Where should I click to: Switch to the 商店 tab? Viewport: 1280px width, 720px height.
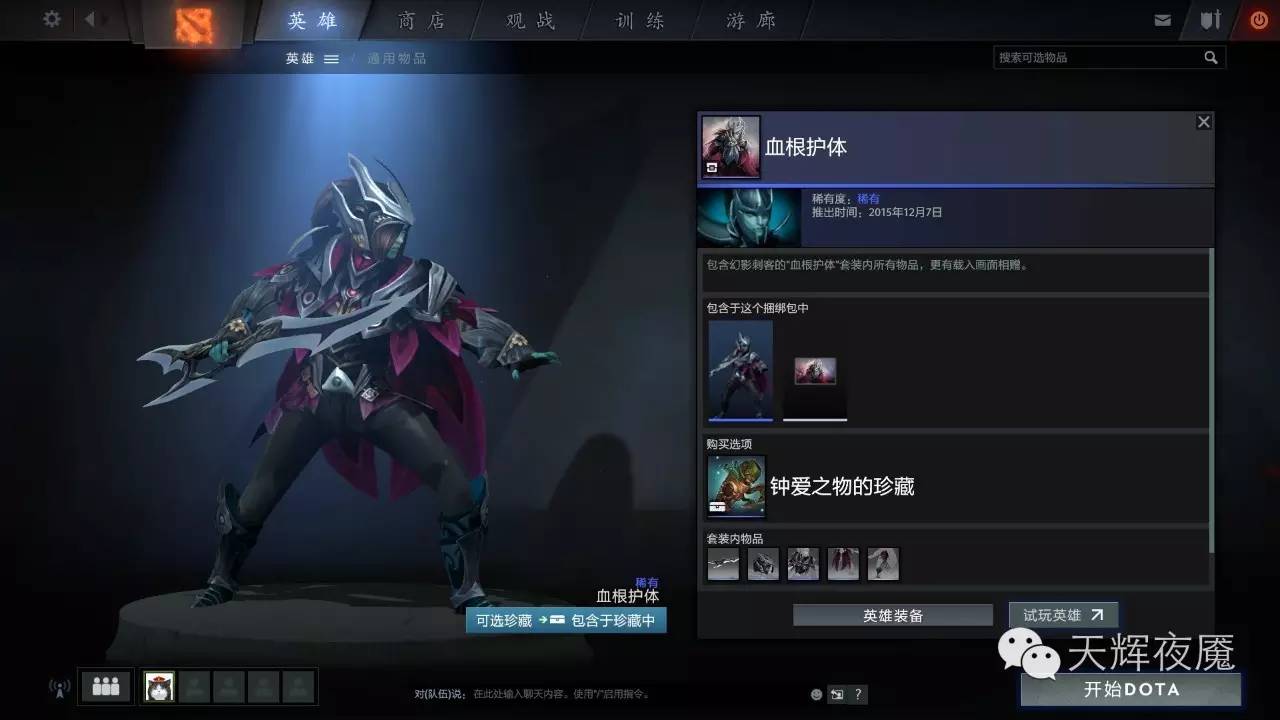pyautogui.click(x=420, y=20)
